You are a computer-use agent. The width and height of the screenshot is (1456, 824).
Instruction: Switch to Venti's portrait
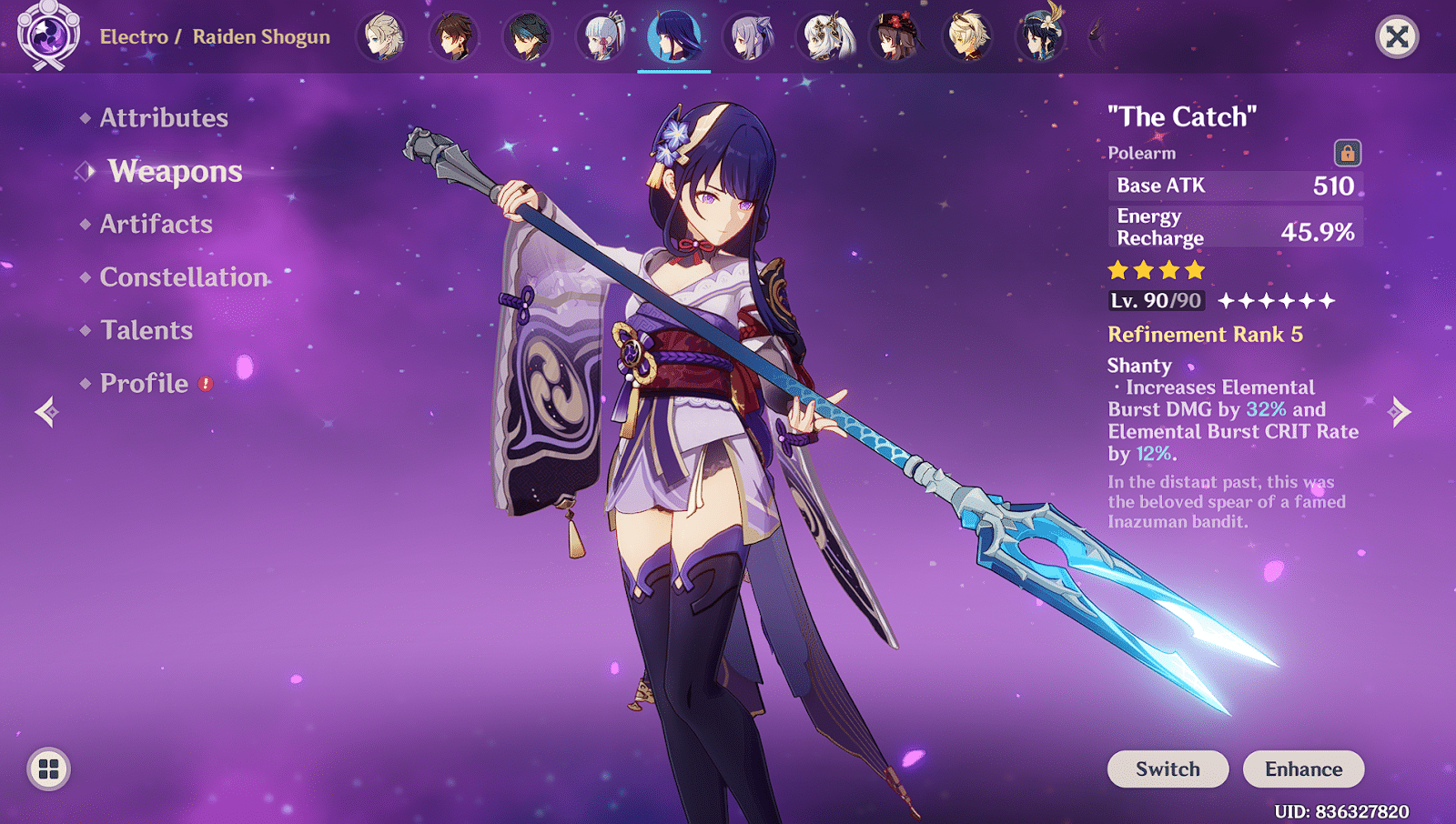[1041, 37]
